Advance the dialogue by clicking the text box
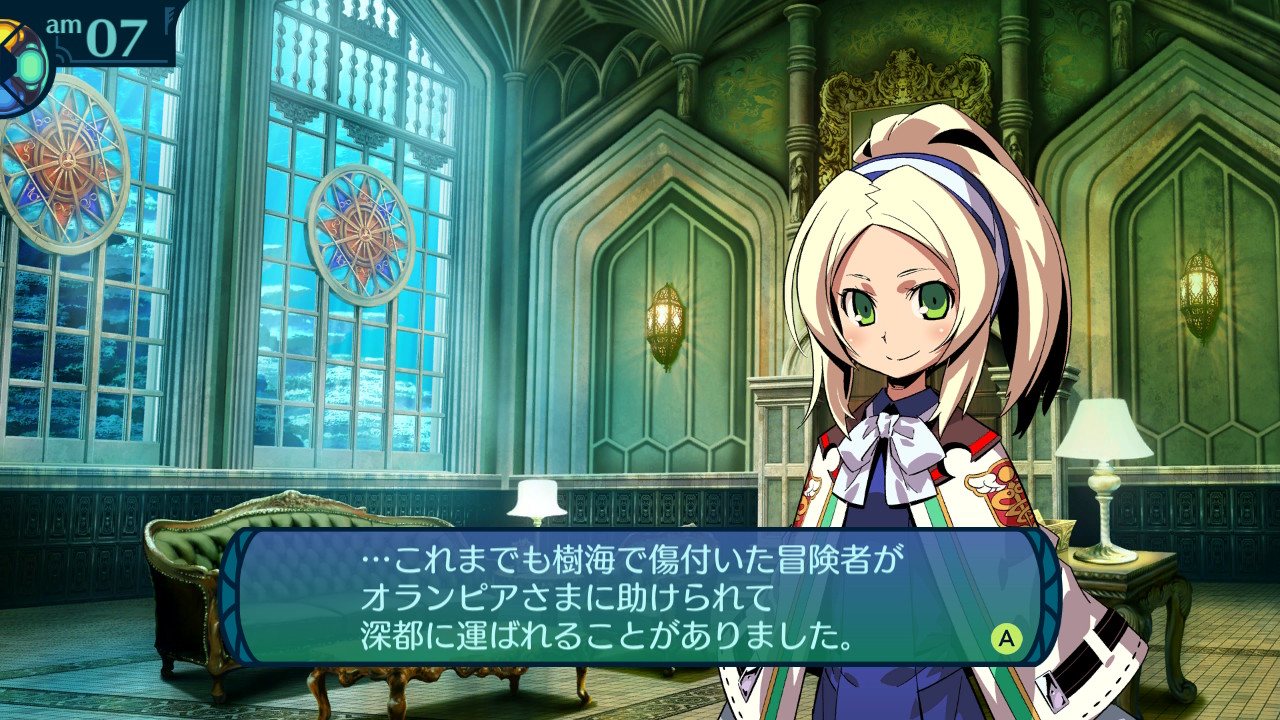Screen dimensions: 1280x720 click(x=640, y=597)
